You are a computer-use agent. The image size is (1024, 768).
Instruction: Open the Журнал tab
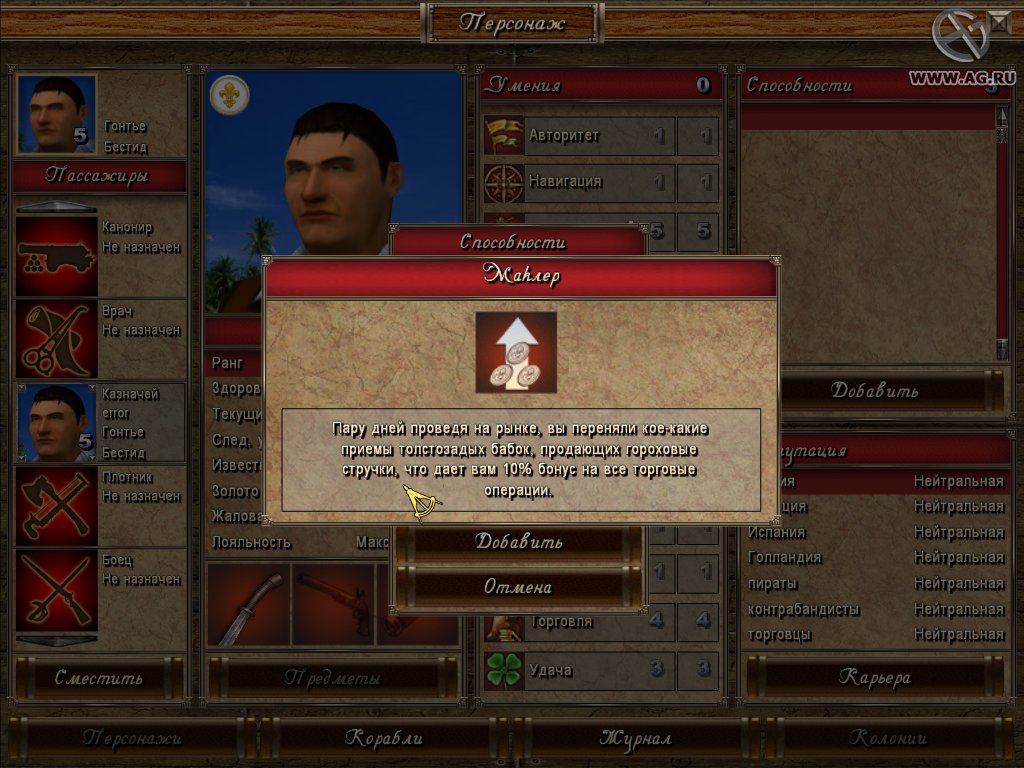635,738
